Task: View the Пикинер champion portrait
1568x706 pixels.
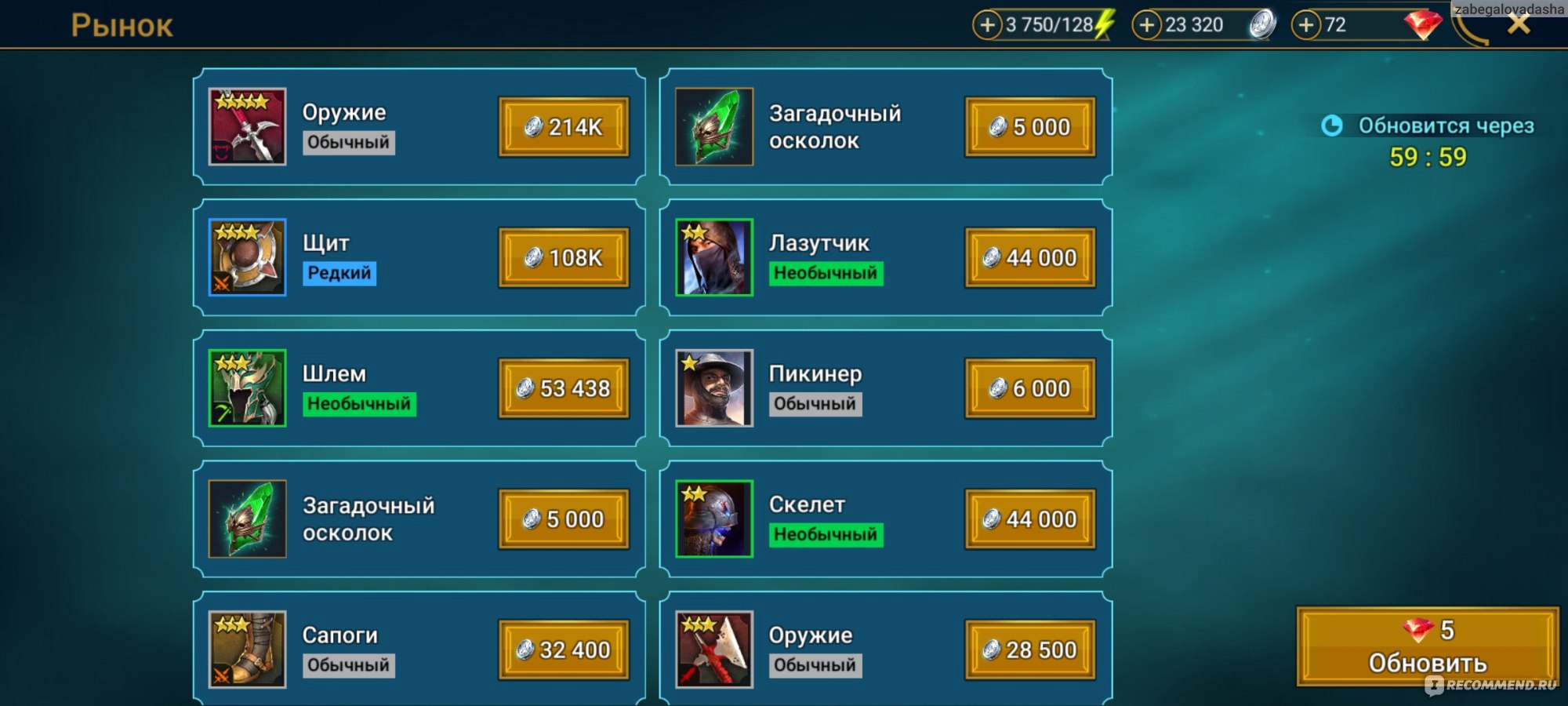Action: click(x=714, y=388)
